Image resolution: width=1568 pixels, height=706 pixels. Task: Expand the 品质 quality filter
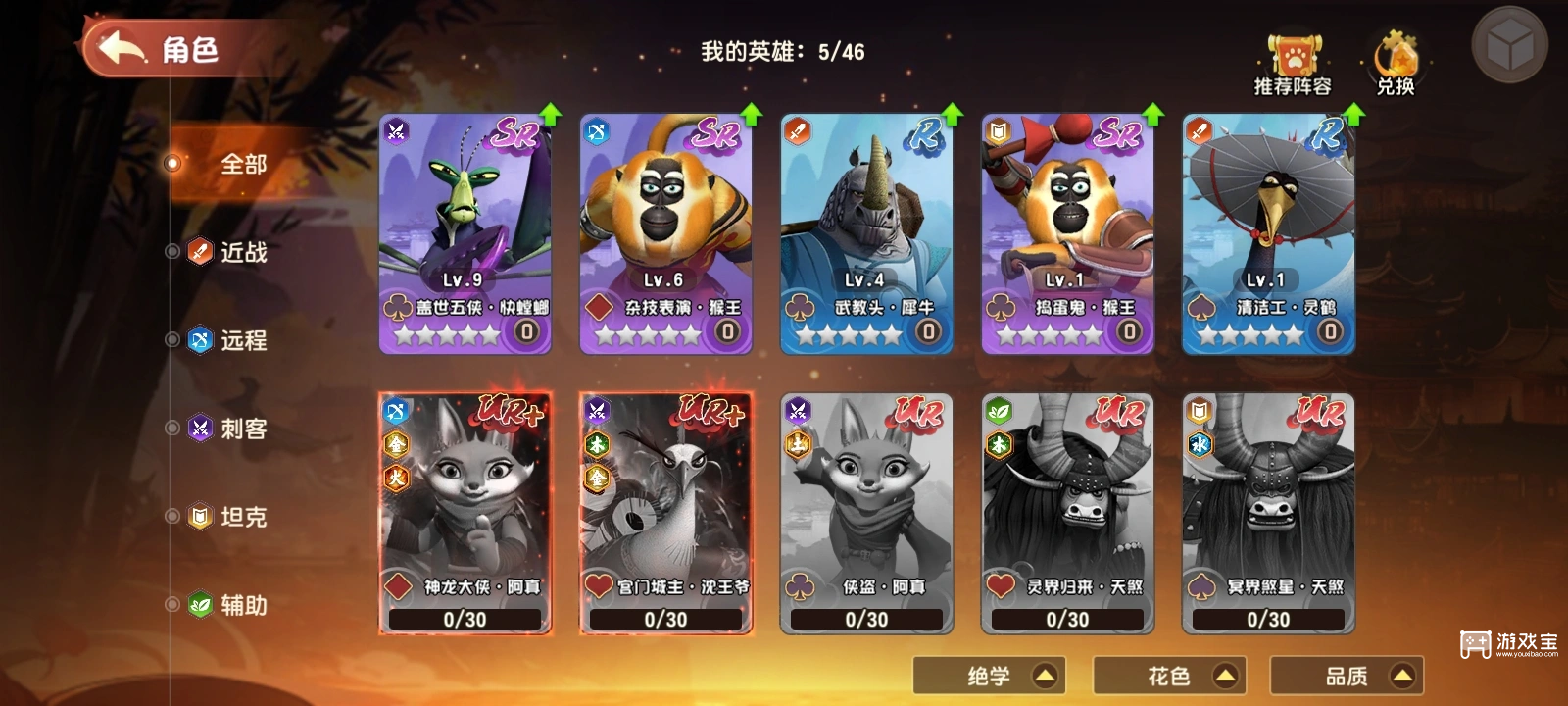[1347, 676]
